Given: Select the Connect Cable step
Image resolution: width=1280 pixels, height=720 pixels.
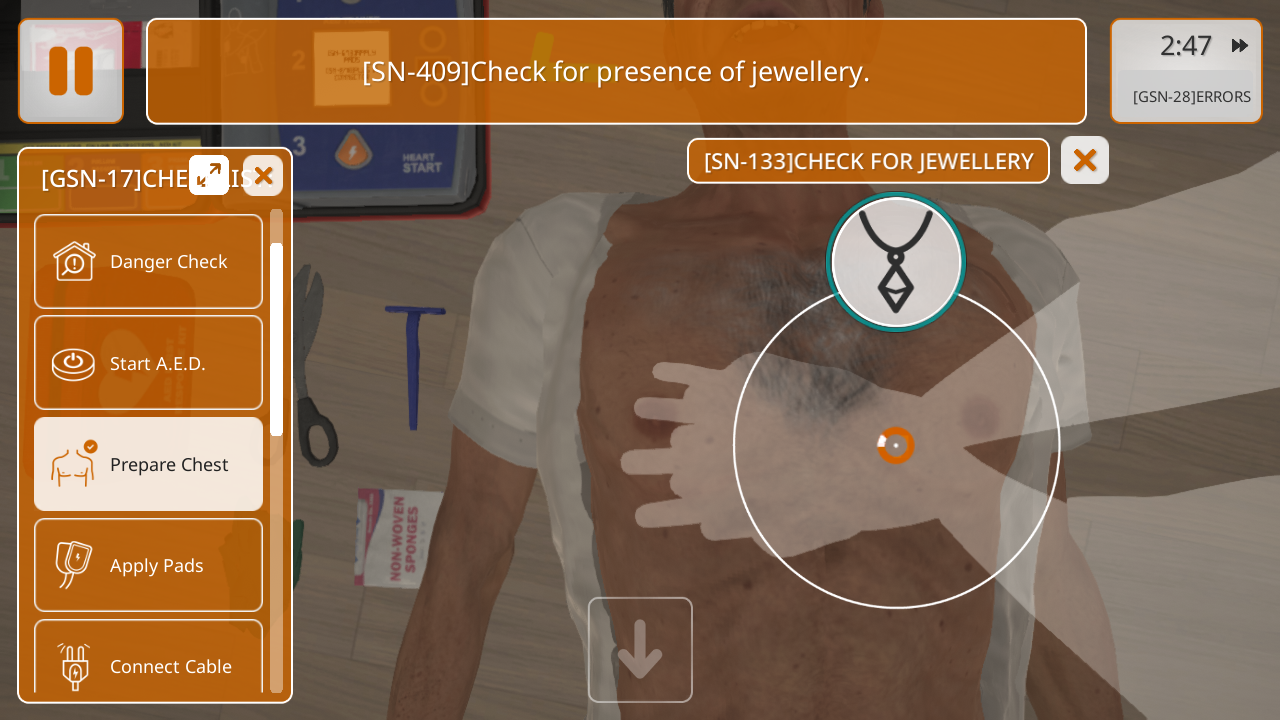Looking at the screenshot, I should pos(148,660).
